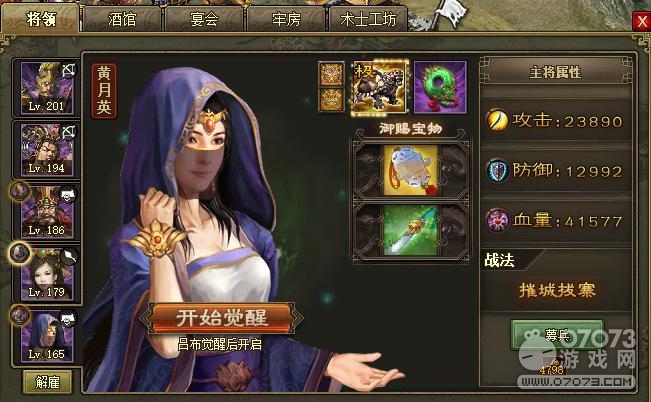Switch to the 酒馆 tab

tap(121, 18)
